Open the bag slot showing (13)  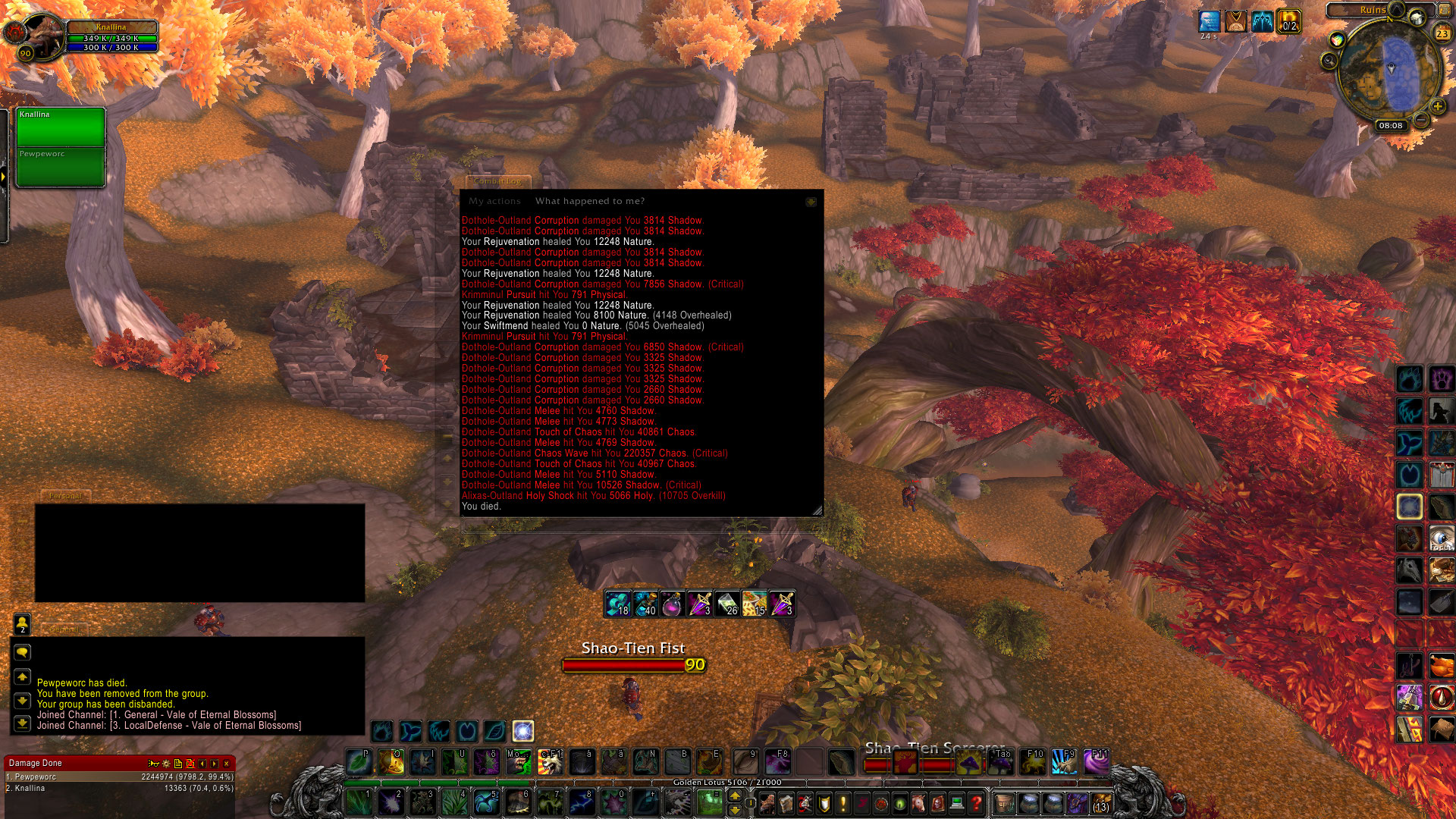tap(1100, 802)
